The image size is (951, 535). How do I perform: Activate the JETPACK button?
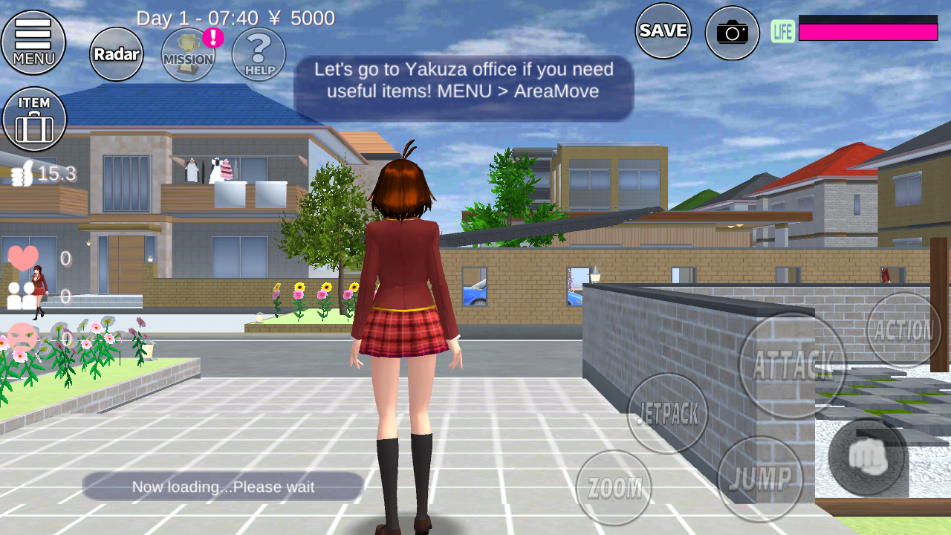point(667,414)
